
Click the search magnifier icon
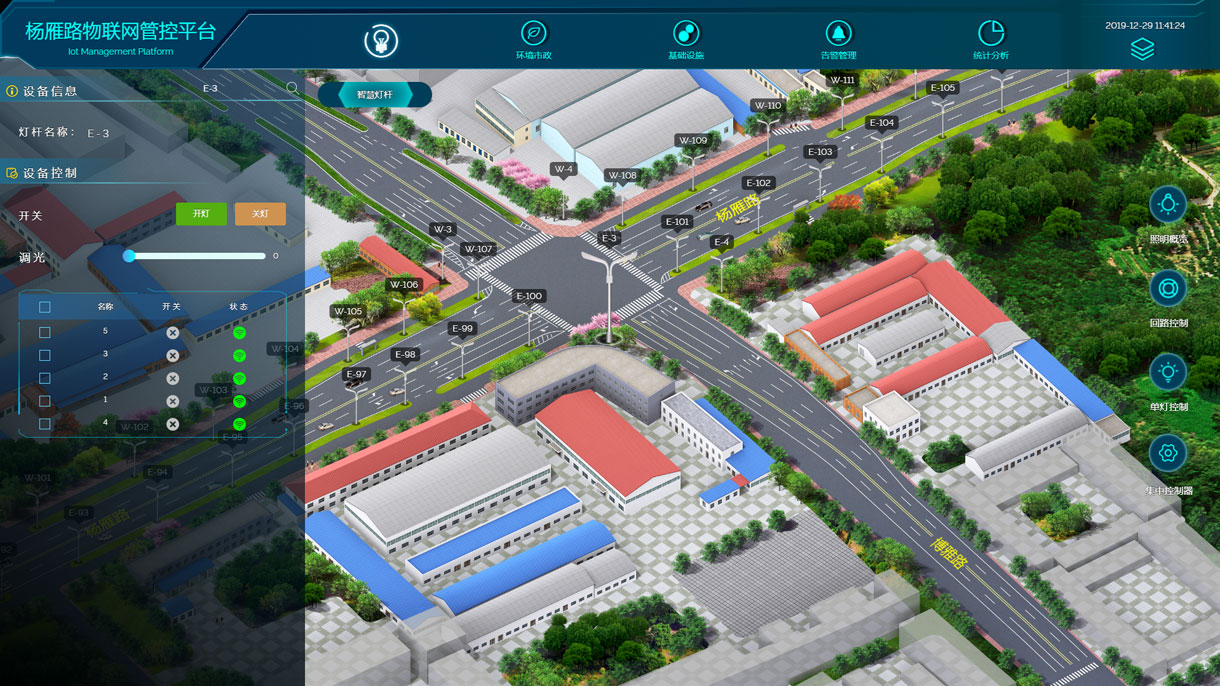point(292,88)
